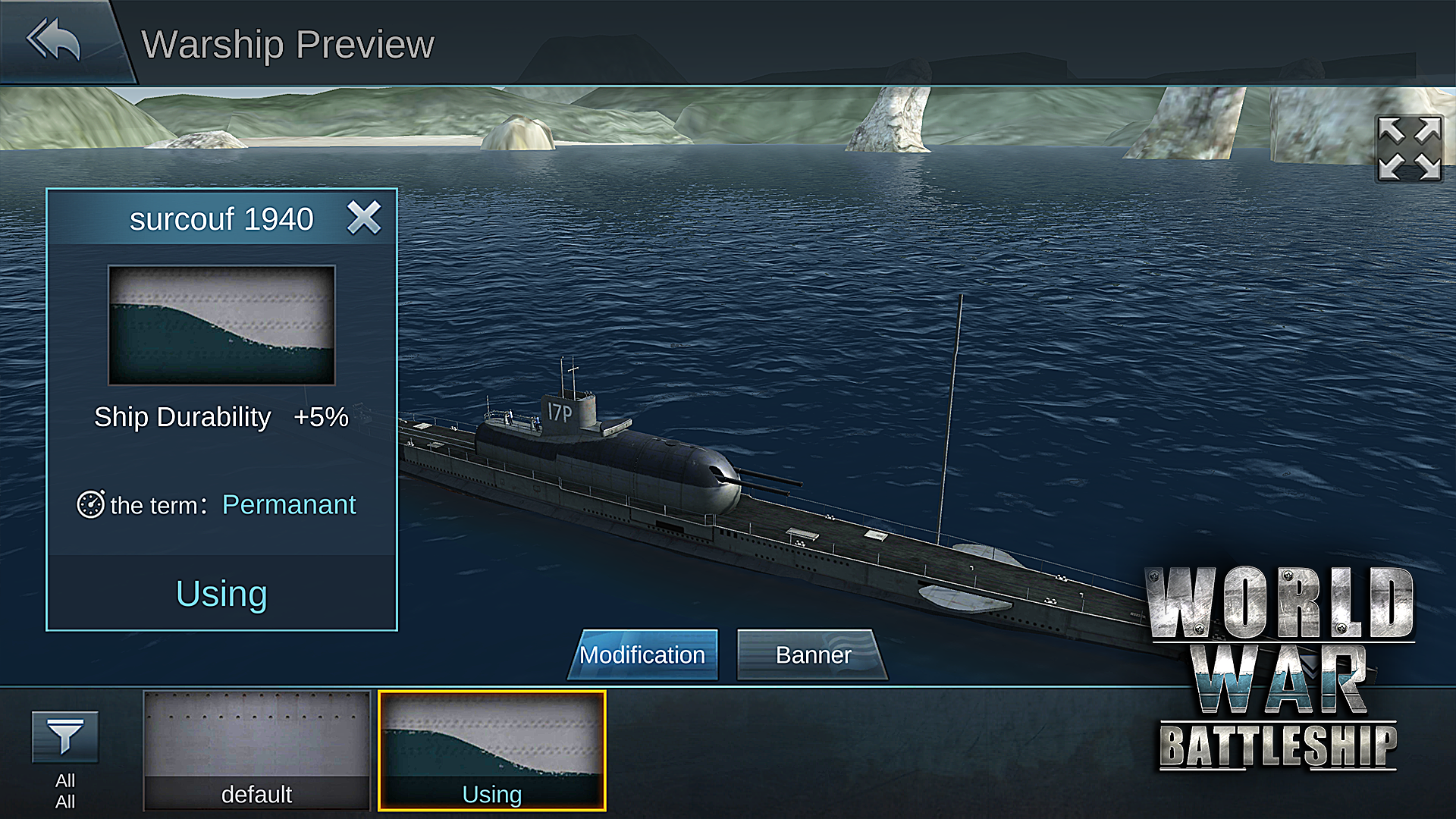Click the Using button in the panel
This screenshot has width=1456, height=819.
pos(221,593)
